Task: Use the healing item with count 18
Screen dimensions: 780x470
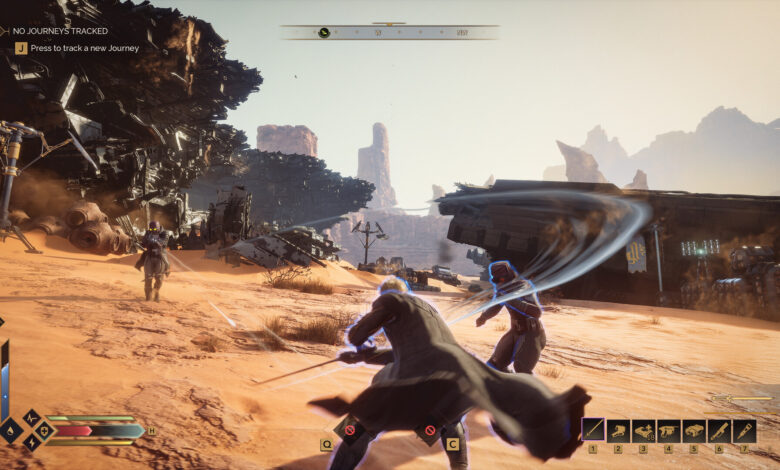Action: click(643, 430)
